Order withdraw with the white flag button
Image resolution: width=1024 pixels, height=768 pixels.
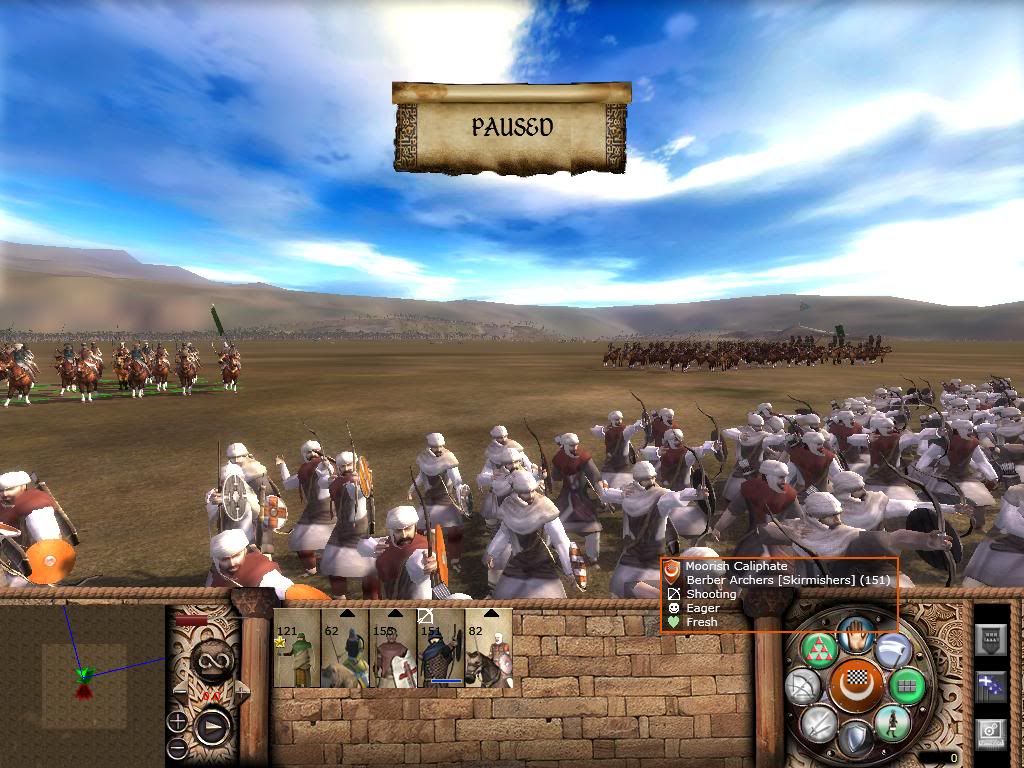click(892, 650)
